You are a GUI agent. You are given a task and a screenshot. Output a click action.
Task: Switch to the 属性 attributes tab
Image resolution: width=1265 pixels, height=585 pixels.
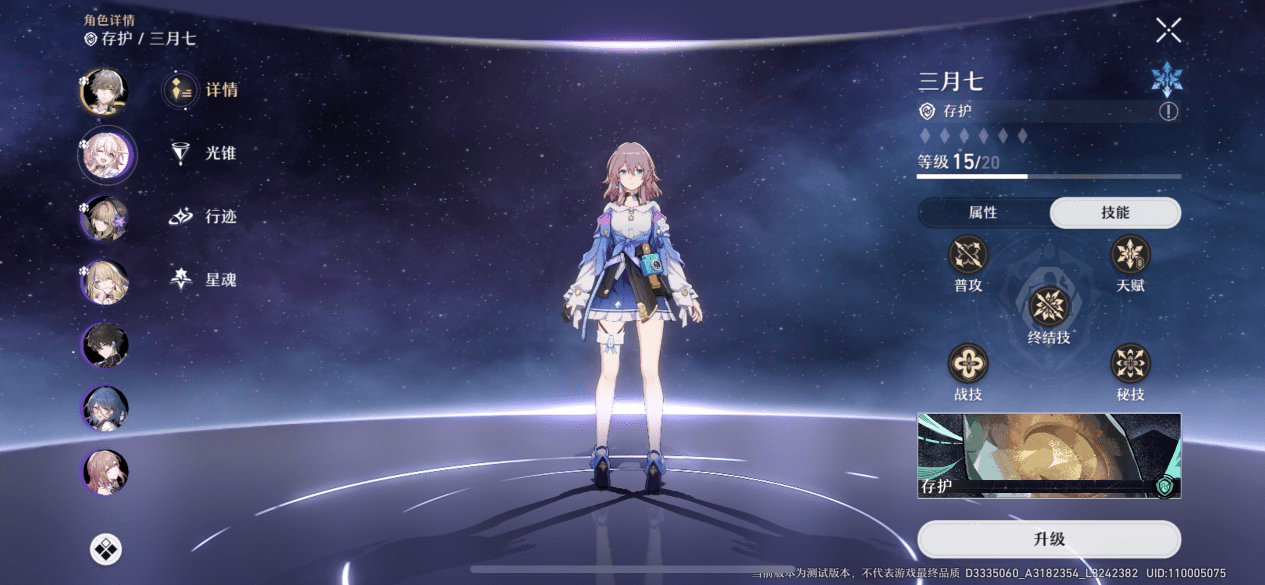983,213
